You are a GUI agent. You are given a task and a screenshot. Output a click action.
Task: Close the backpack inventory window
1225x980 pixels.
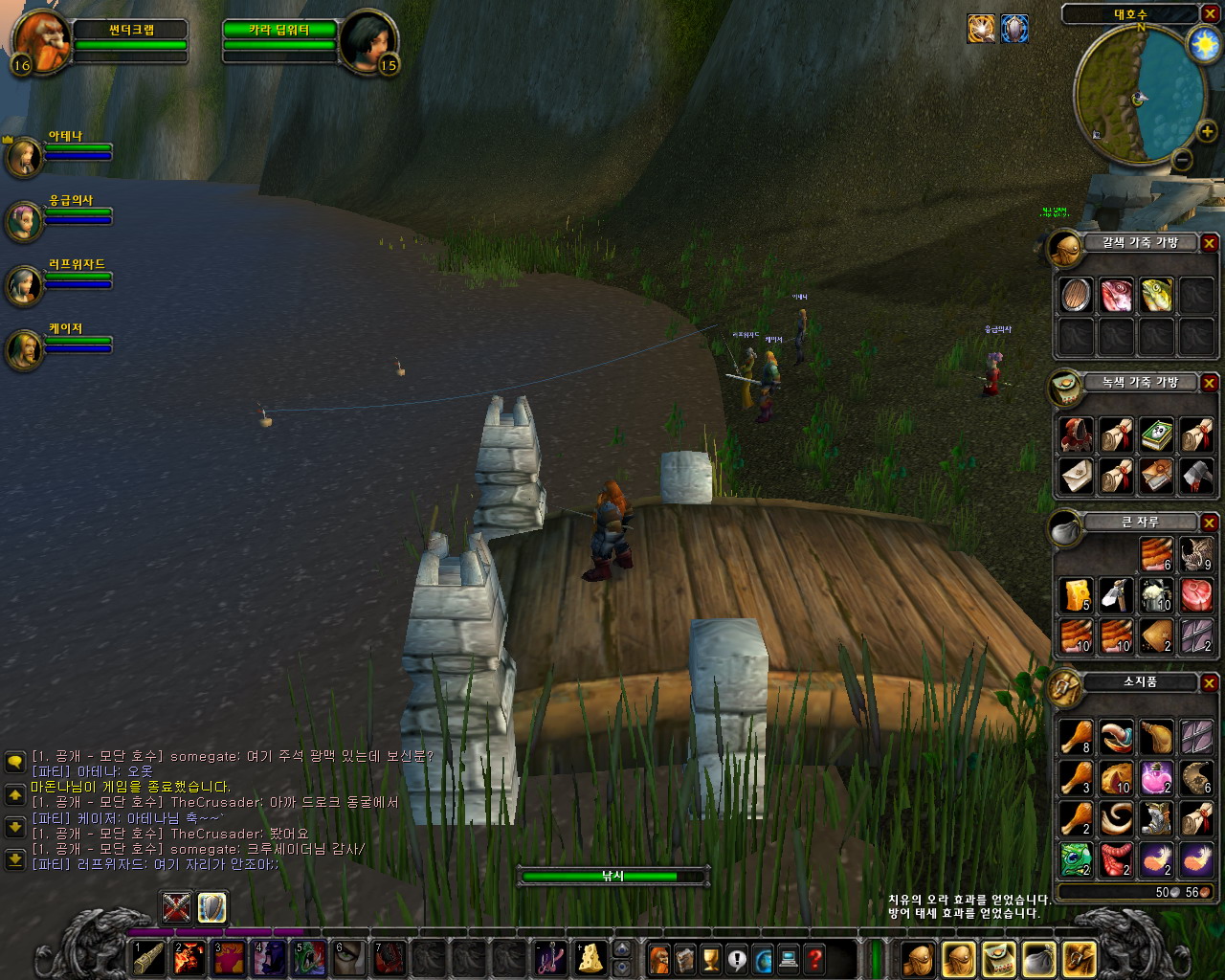pyautogui.click(x=1210, y=682)
